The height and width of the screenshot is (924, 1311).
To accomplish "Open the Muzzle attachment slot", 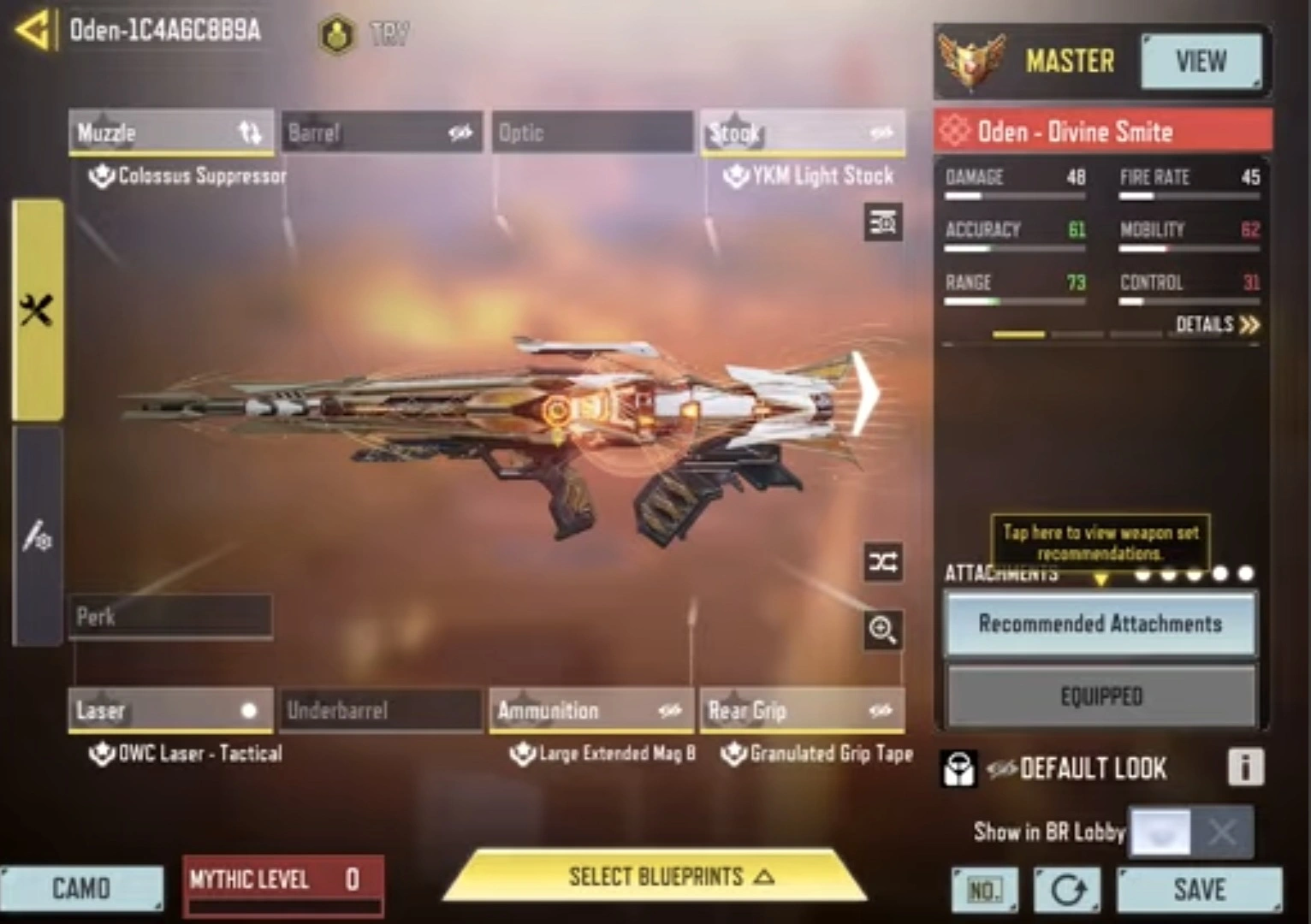I will (x=171, y=133).
